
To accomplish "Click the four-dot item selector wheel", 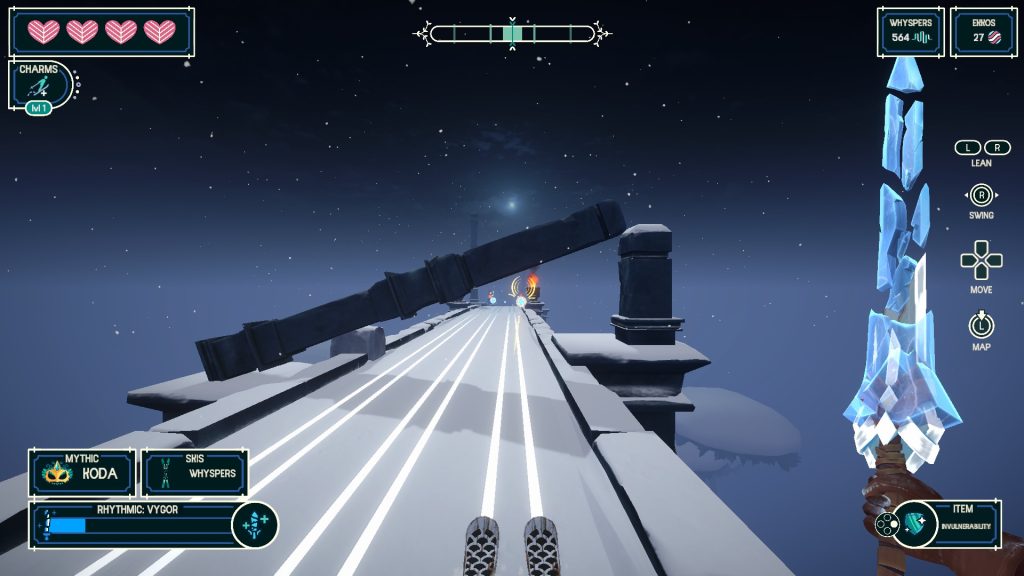I will coord(886,524).
